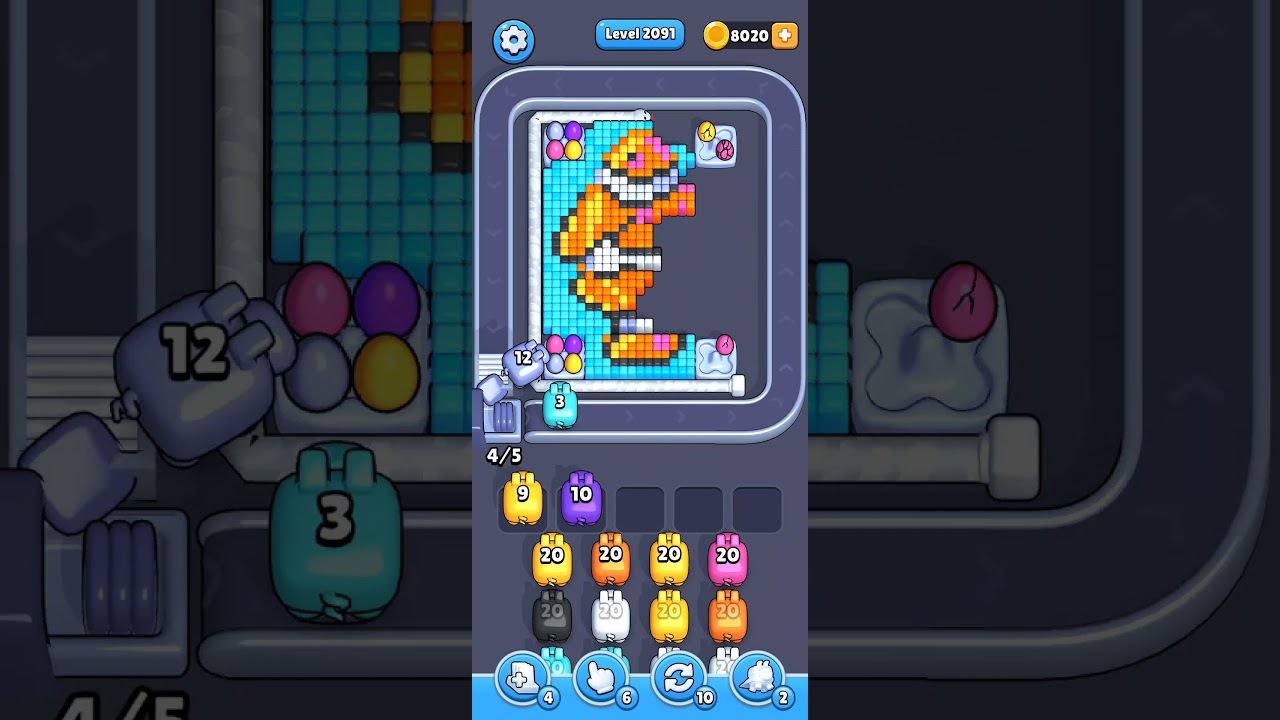Click the Level 2091 badge

pyautogui.click(x=640, y=34)
